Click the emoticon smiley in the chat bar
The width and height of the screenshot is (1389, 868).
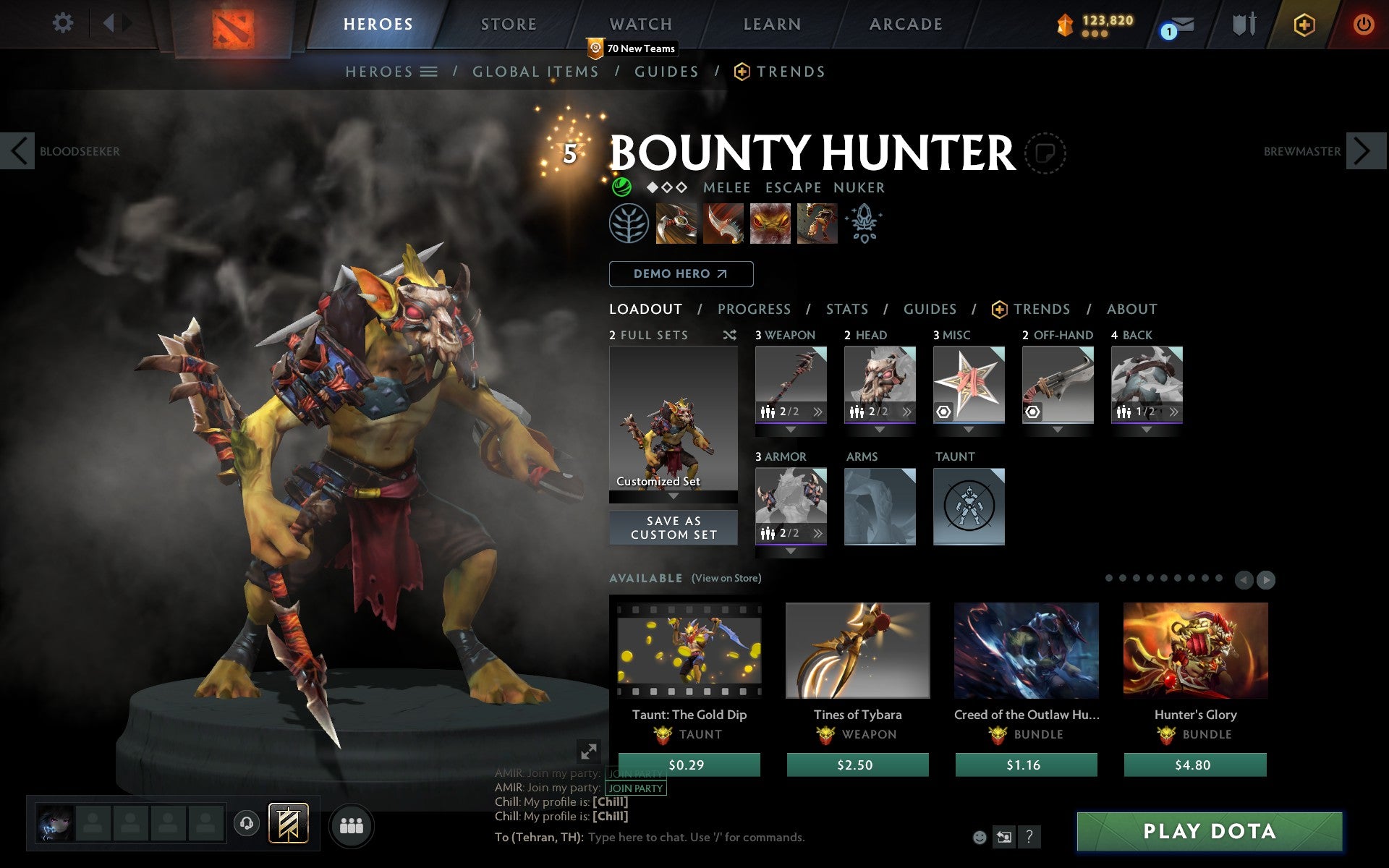(x=981, y=839)
